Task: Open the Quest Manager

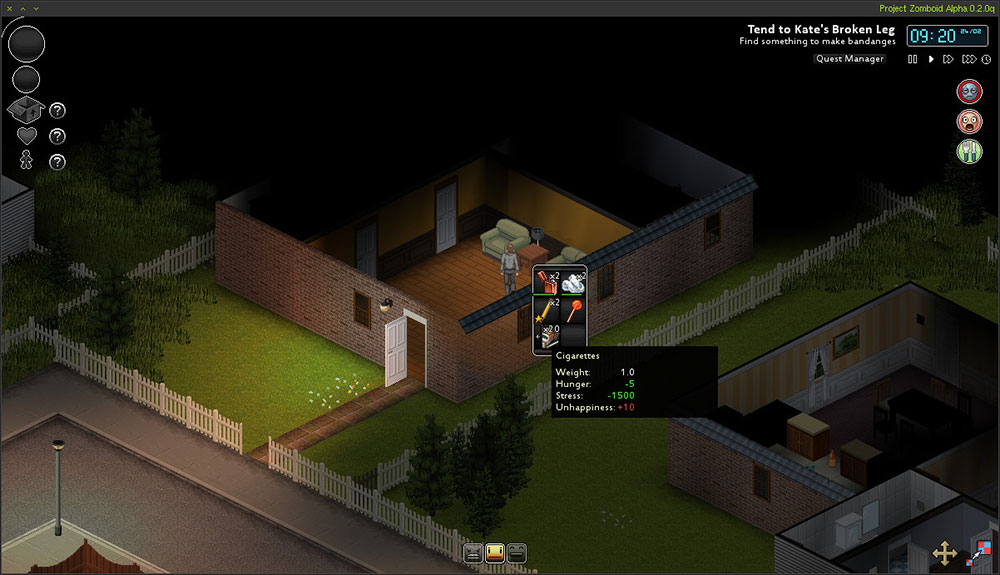Action: [849, 59]
